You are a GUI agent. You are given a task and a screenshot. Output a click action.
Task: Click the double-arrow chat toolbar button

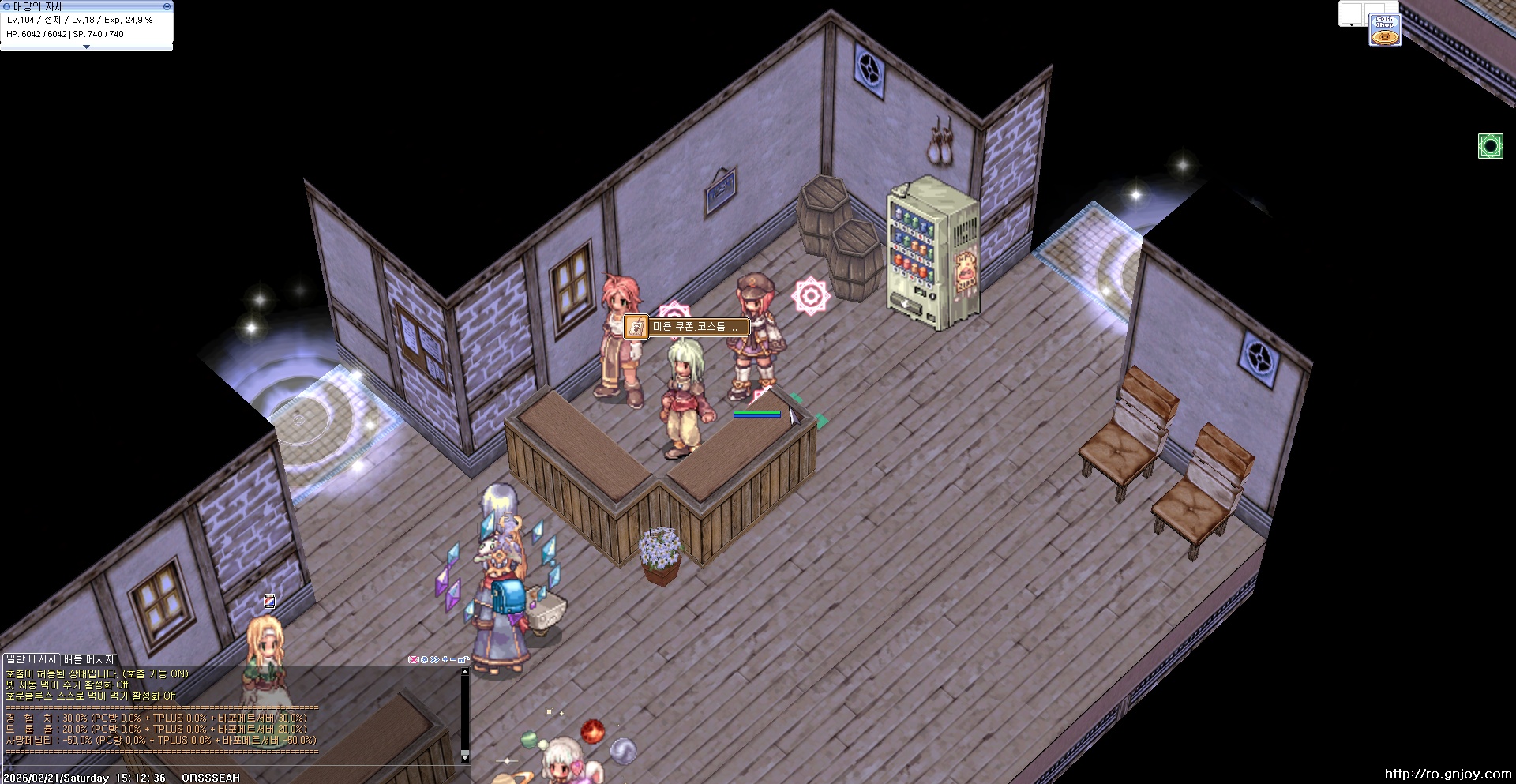coord(434,659)
